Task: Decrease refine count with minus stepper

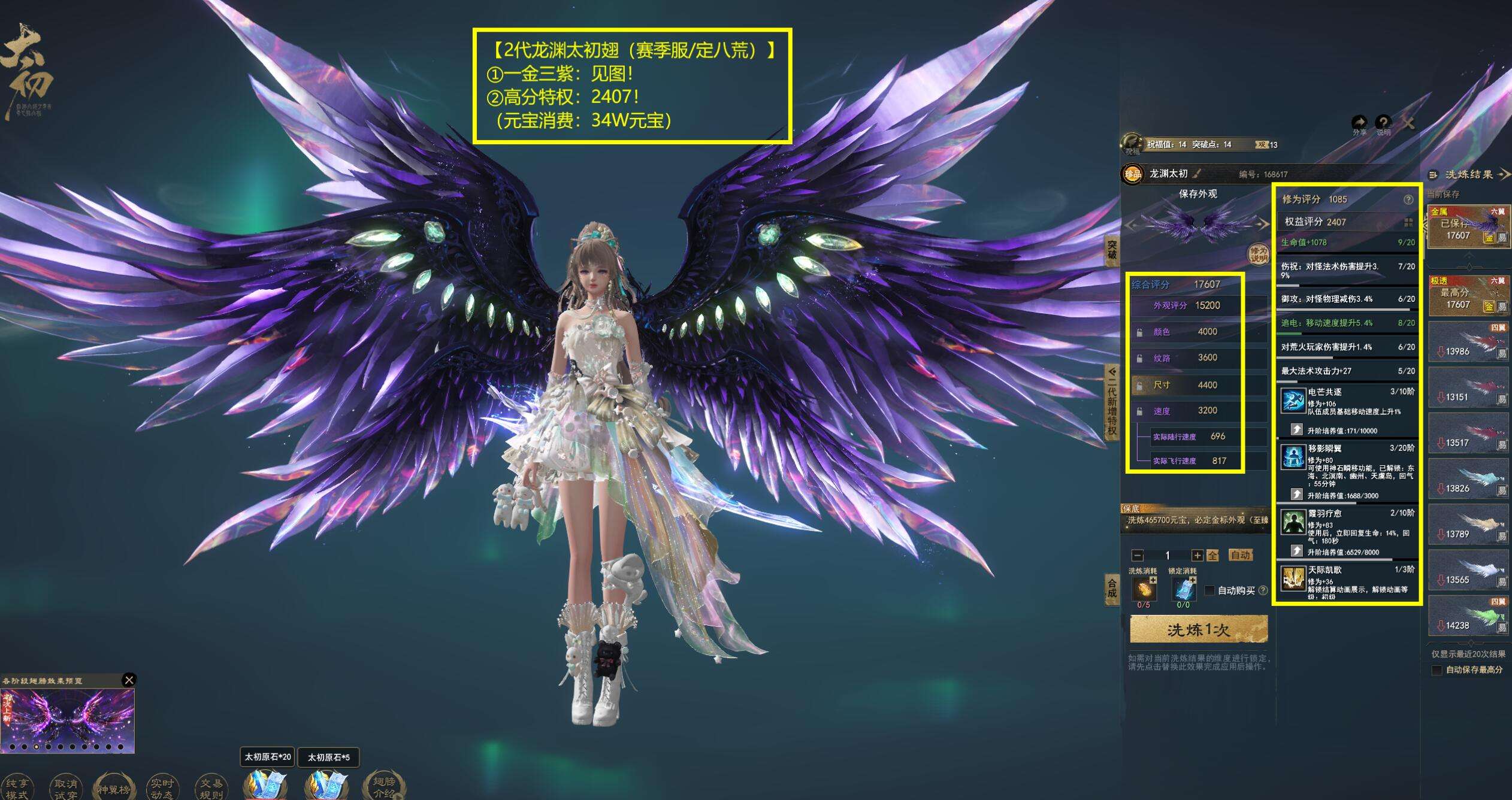Action: click(1138, 555)
